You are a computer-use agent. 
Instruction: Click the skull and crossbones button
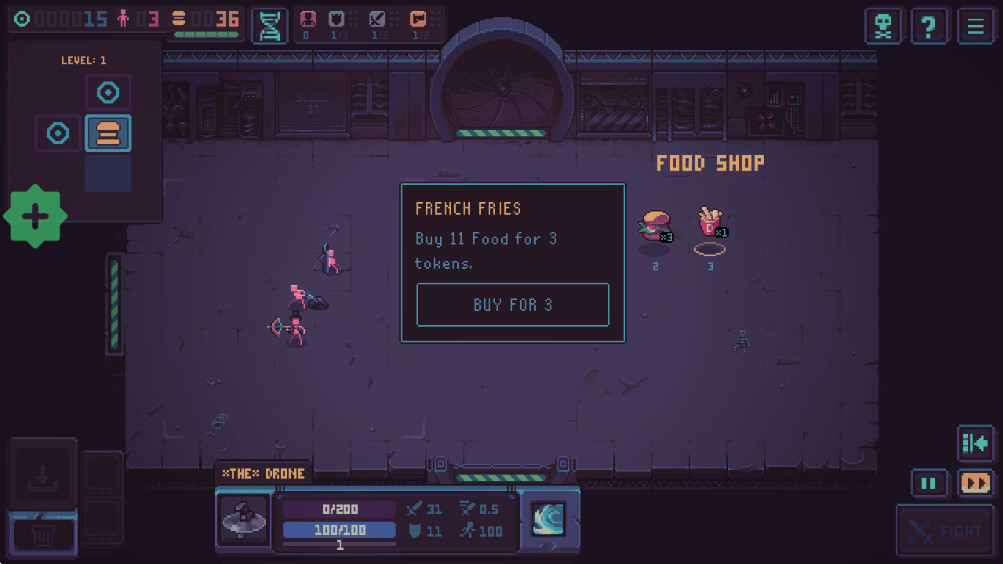884,26
